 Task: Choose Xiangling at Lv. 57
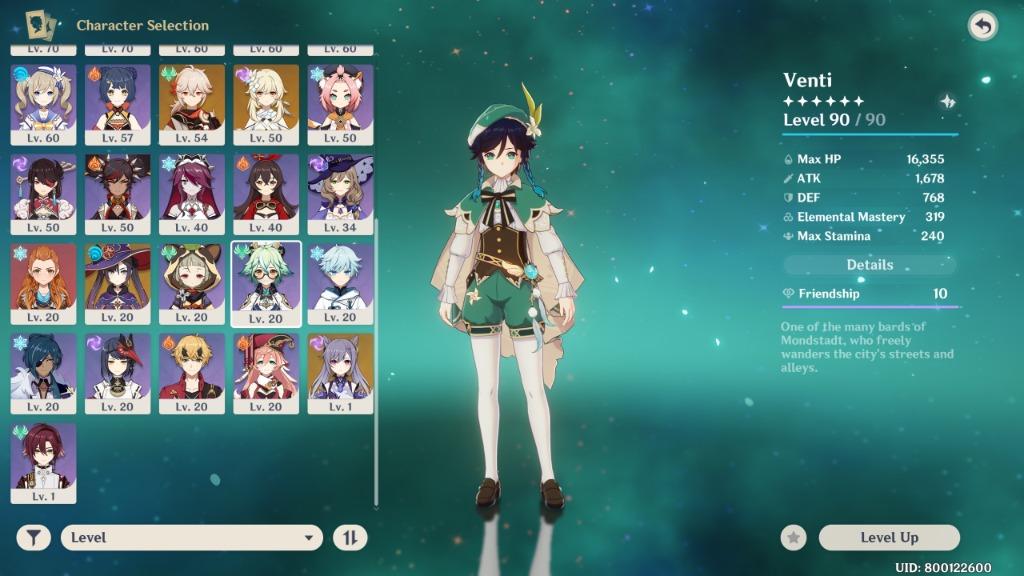coord(118,104)
